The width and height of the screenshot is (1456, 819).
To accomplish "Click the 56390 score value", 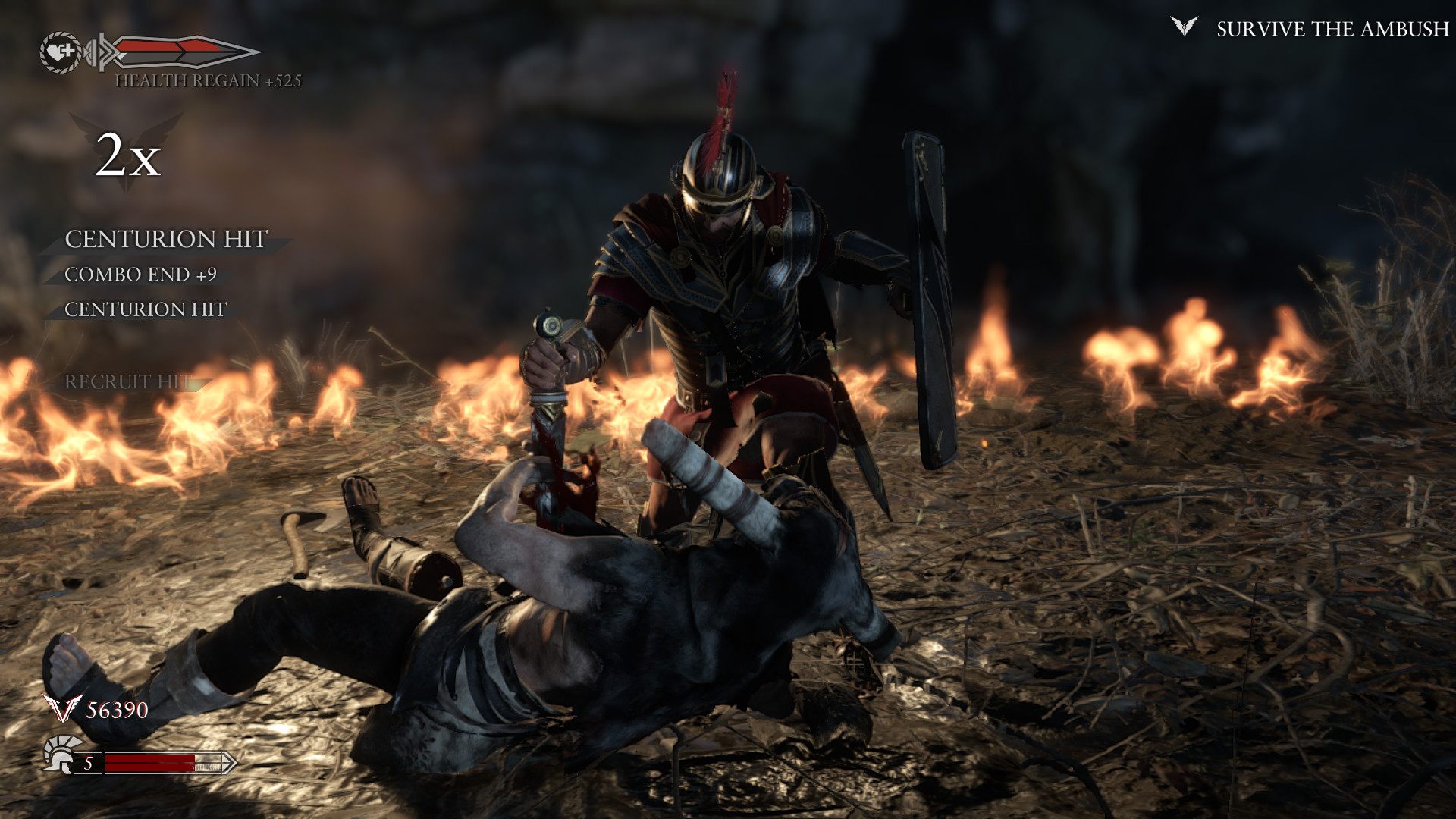I will (x=116, y=710).
